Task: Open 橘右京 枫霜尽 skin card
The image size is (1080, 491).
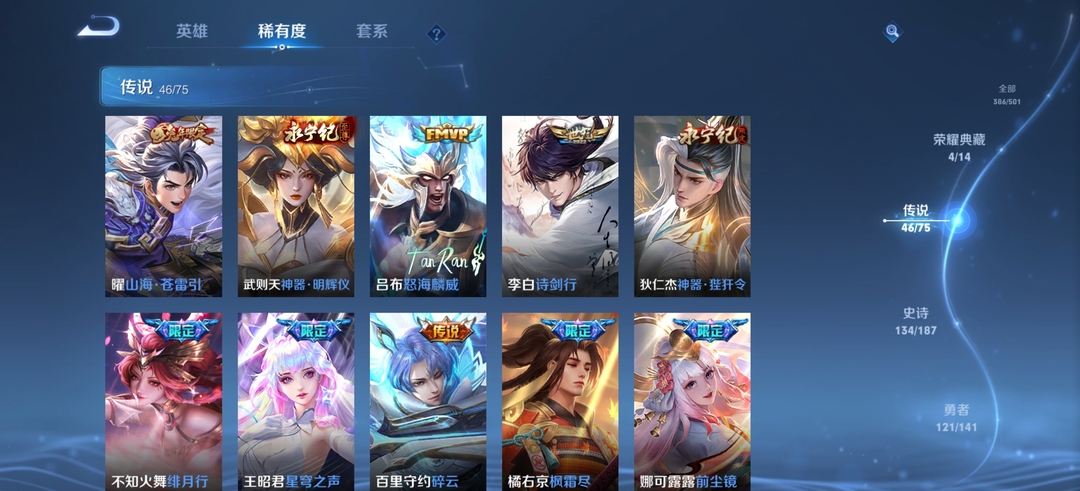Action: pos(560,402)
